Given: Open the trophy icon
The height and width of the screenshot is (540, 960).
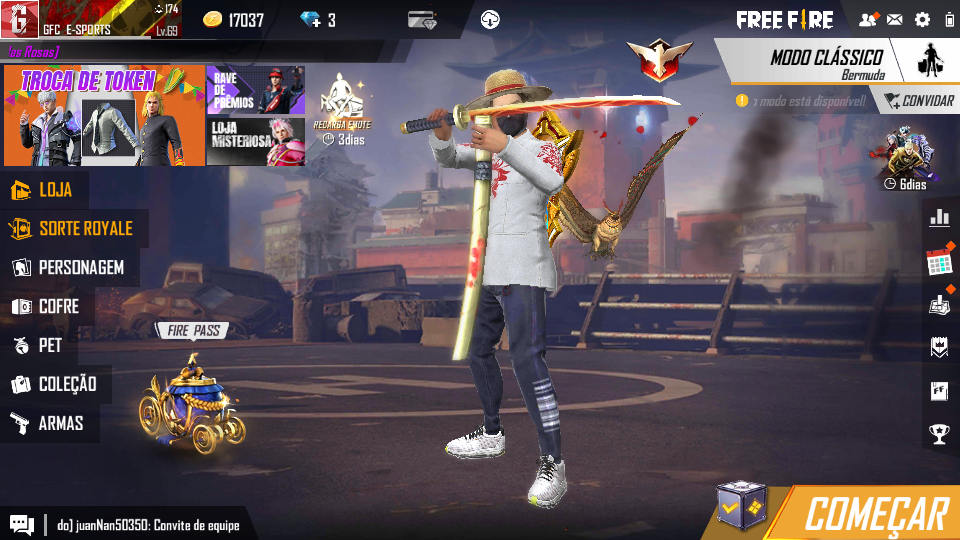Looking at the screenshot, I should coord(939,434).
